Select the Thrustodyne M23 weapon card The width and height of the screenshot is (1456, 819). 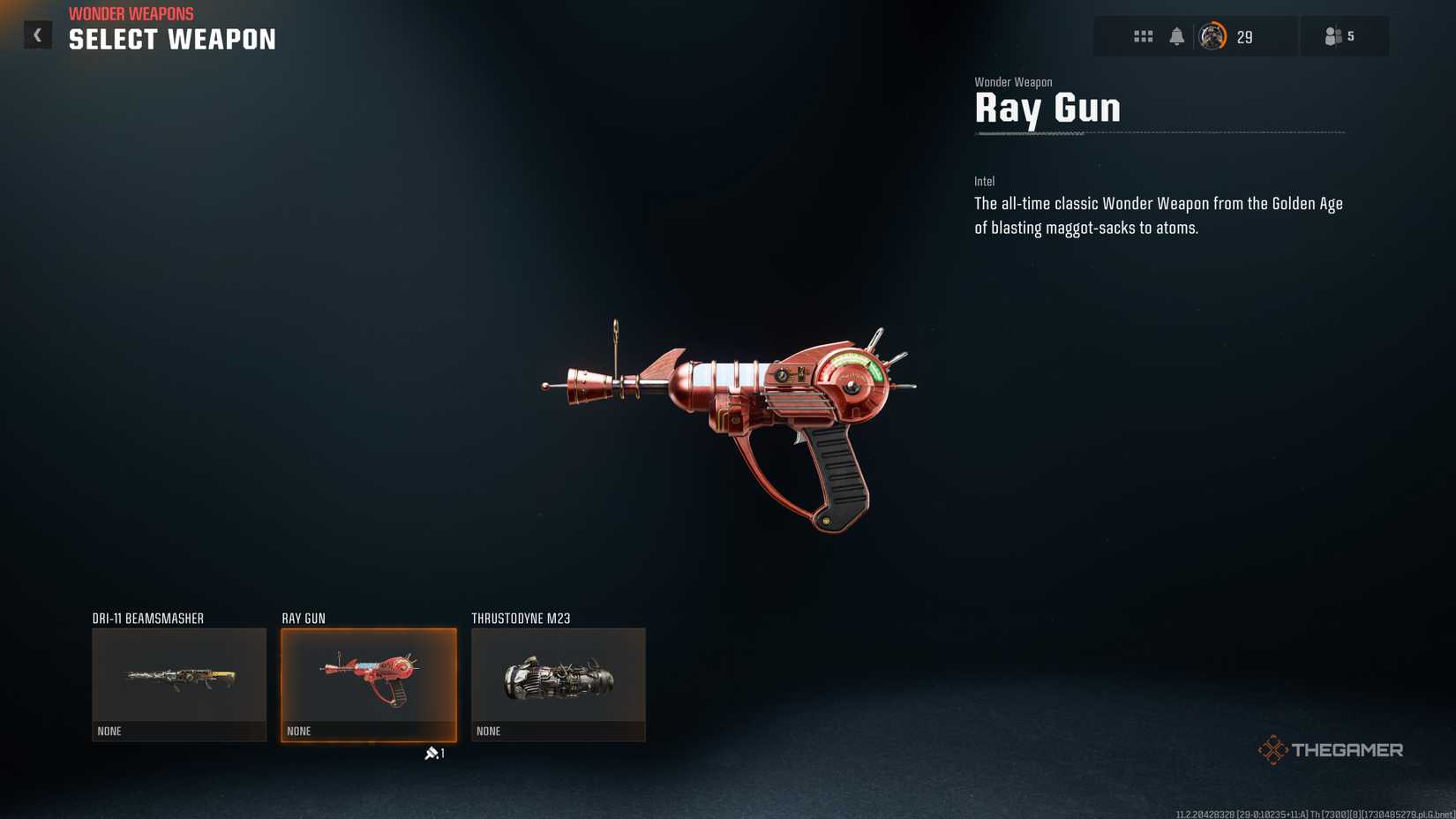(558, 684)
